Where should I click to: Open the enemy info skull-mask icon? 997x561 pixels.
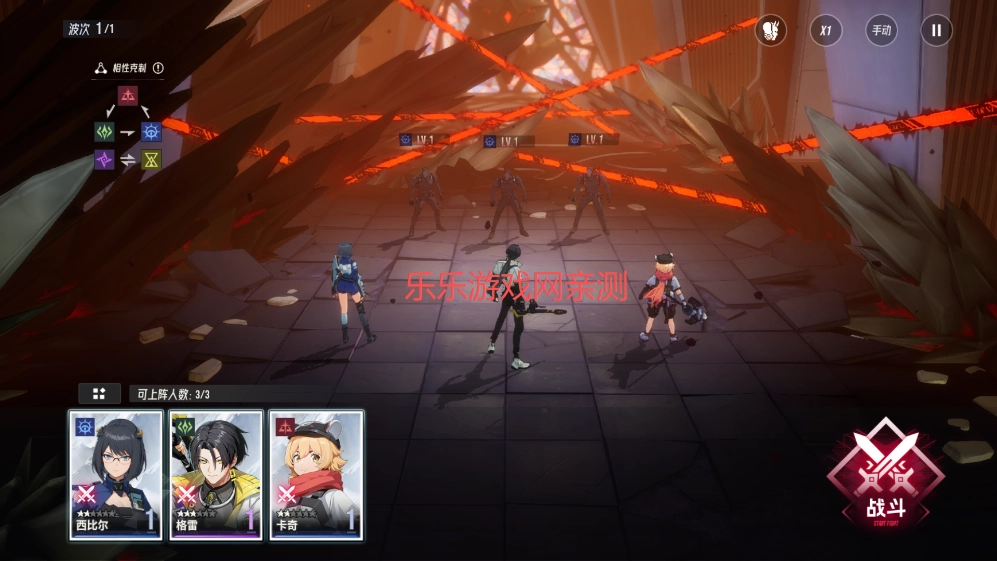770,30
